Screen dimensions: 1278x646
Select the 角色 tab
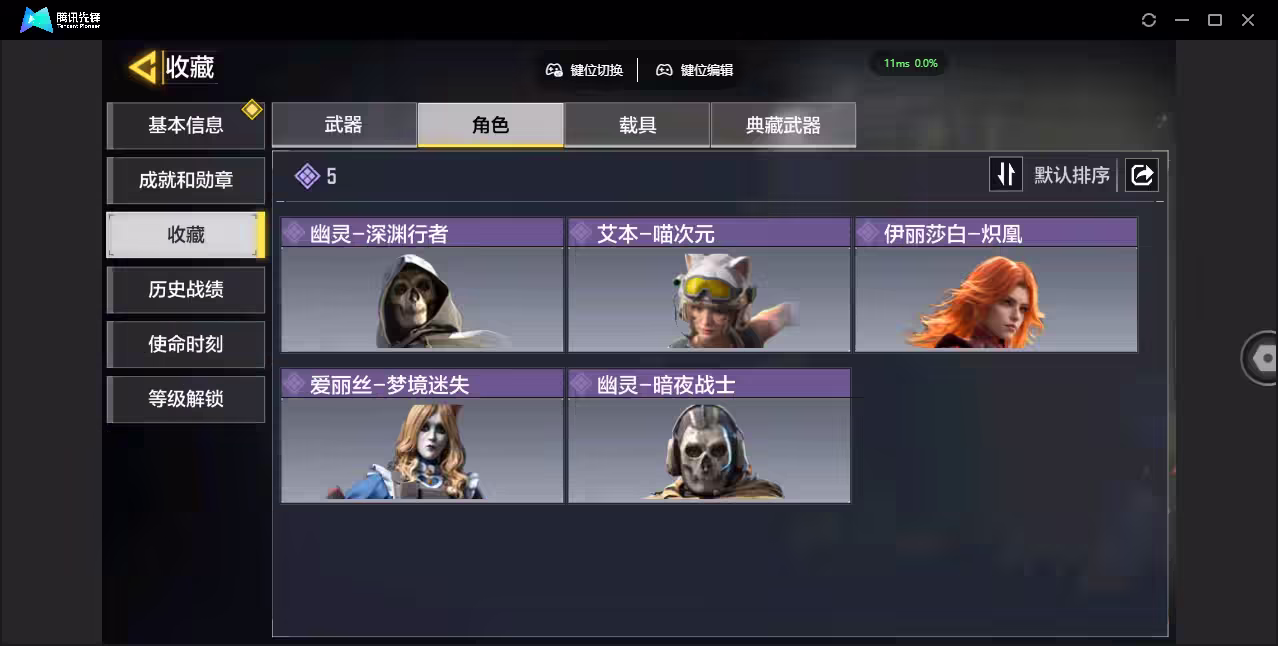tap(490, 125)
